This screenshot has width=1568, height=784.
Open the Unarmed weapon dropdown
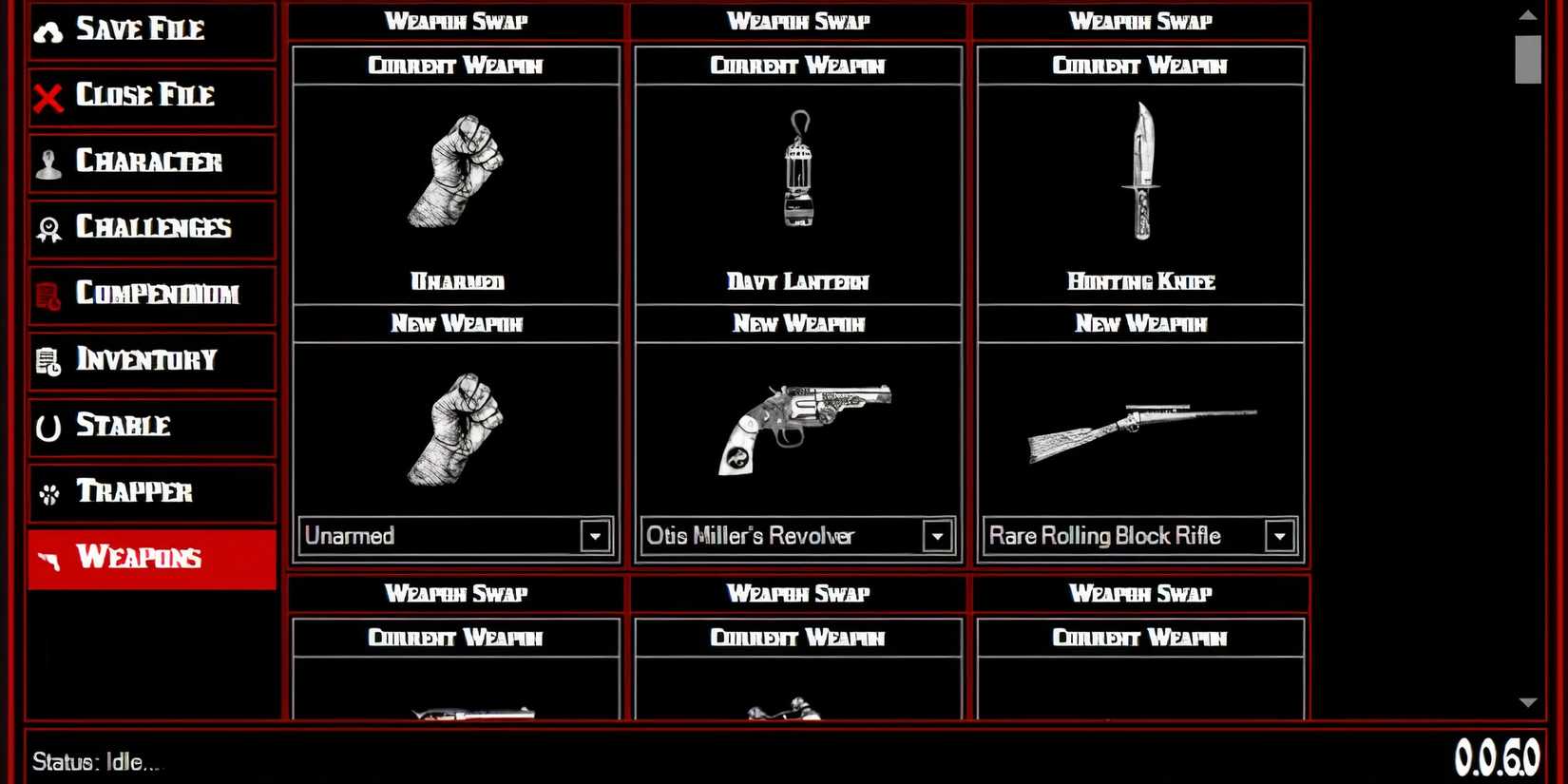tap(595, 536)
